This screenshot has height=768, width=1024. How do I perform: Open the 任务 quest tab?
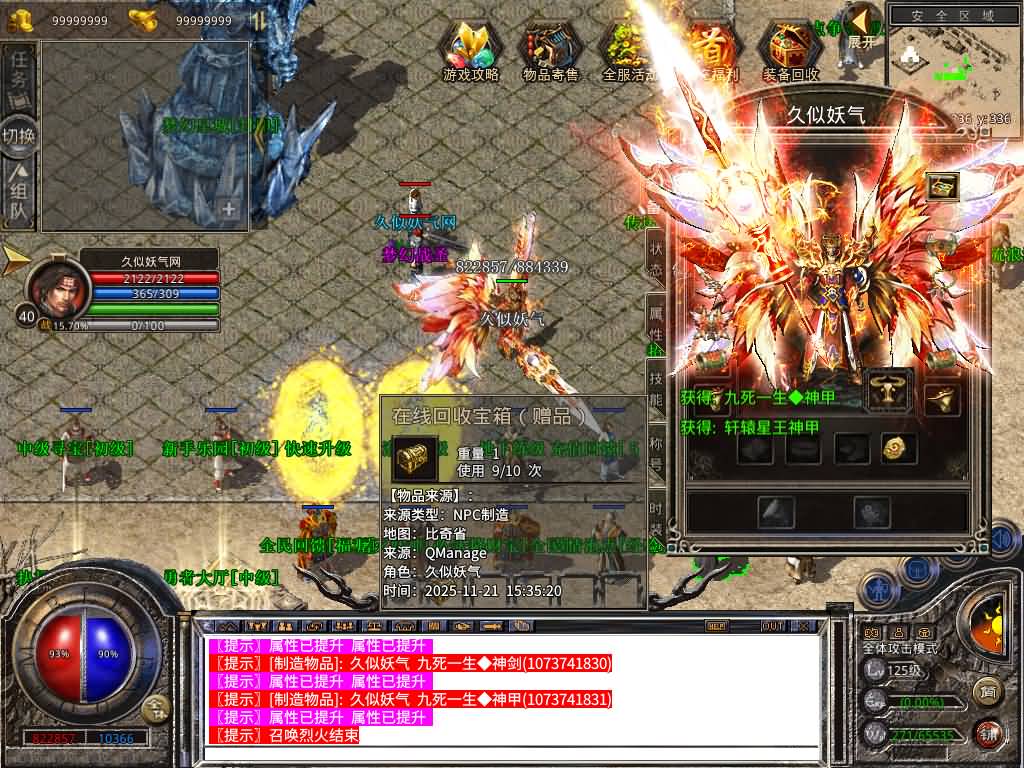19,76
